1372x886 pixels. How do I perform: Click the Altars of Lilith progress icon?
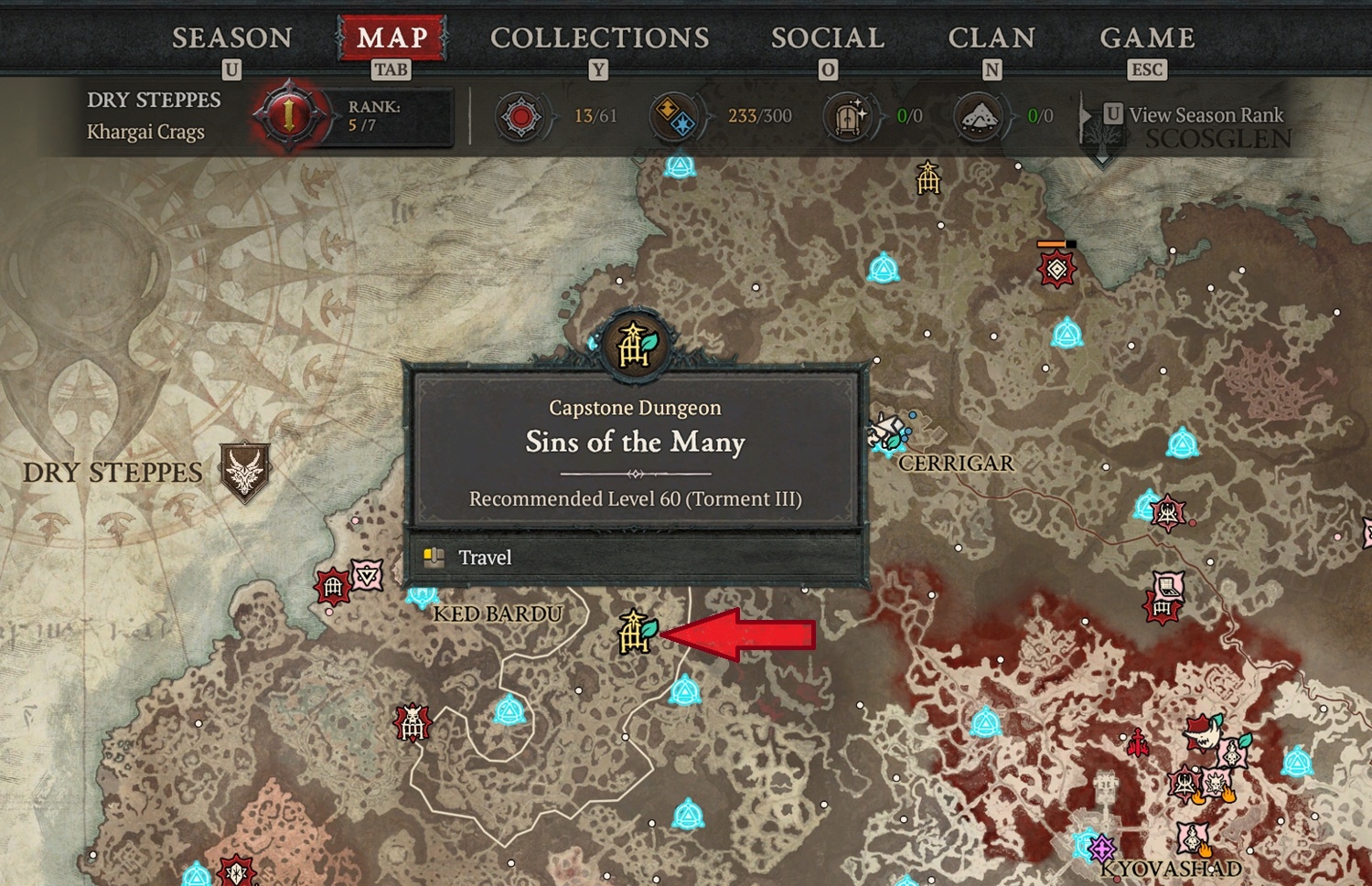978,117
